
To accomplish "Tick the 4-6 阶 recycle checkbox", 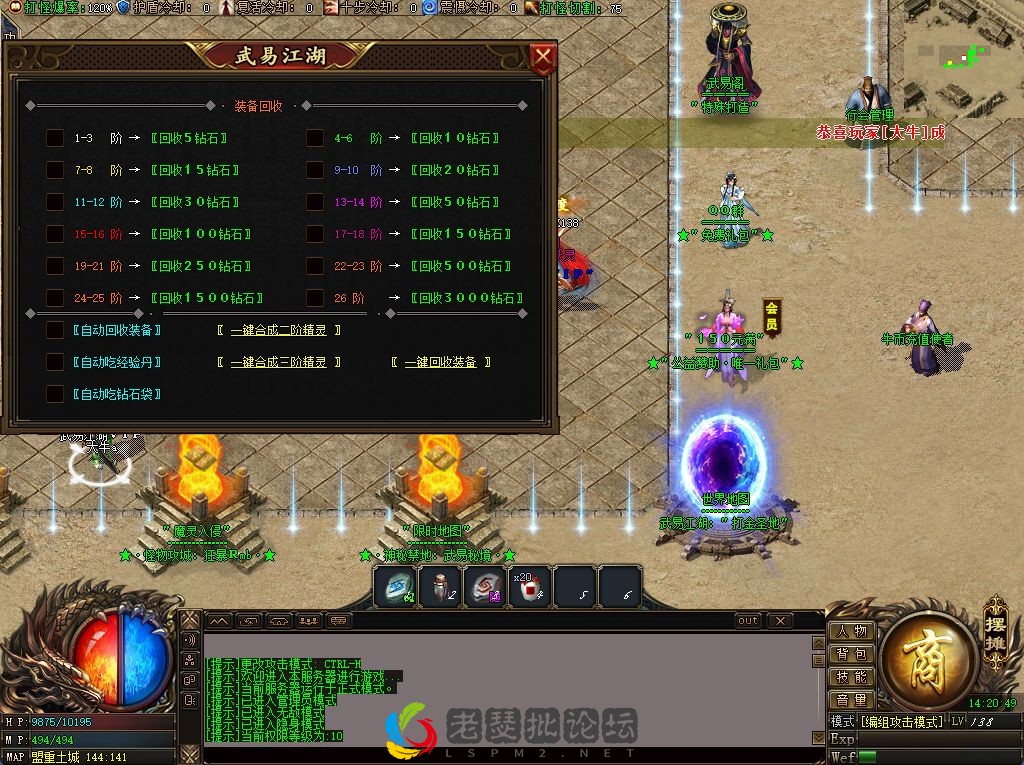I will click(x=315, y=139).
